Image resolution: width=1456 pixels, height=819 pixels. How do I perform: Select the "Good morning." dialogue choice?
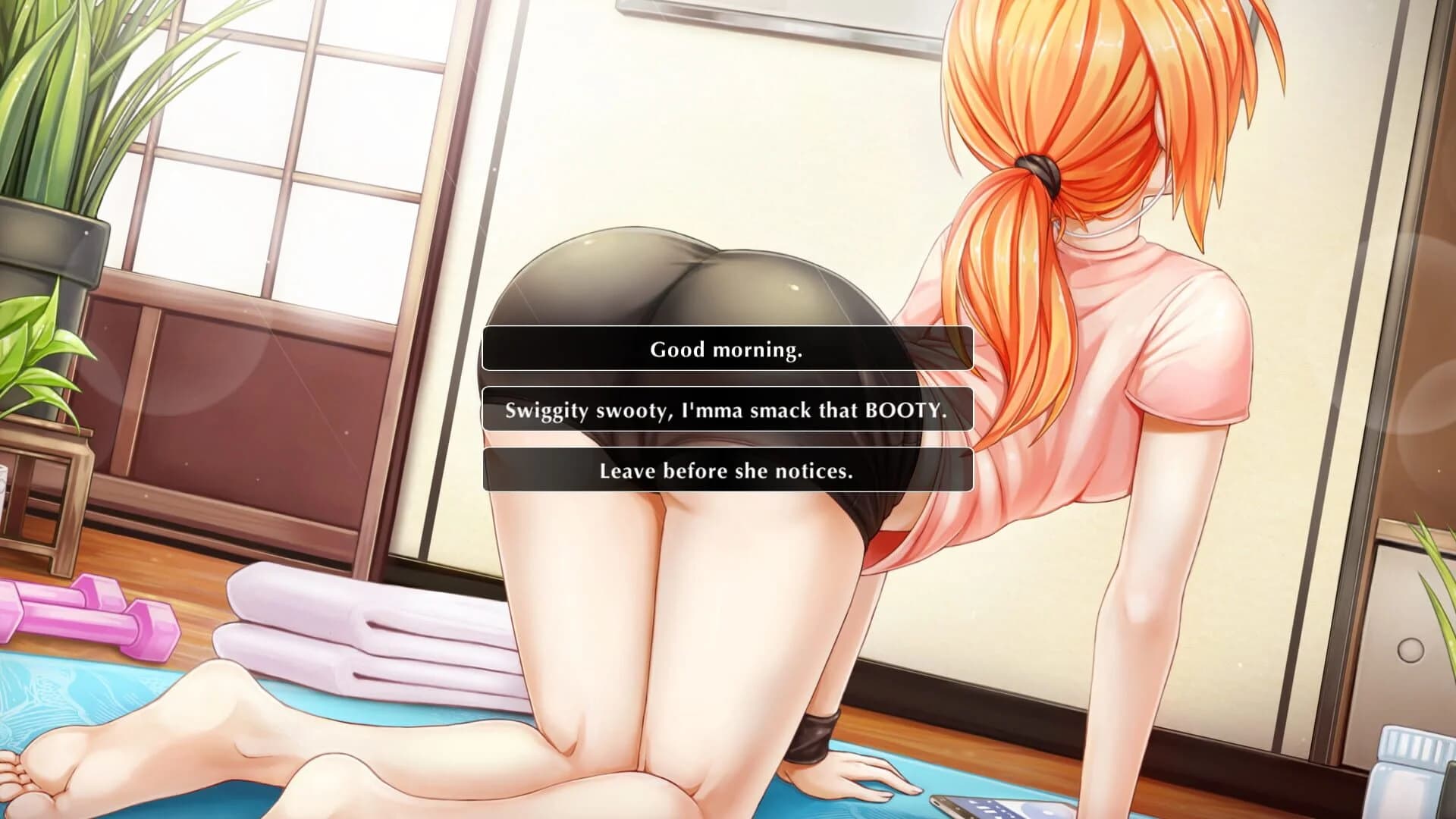tap(726, 350)
